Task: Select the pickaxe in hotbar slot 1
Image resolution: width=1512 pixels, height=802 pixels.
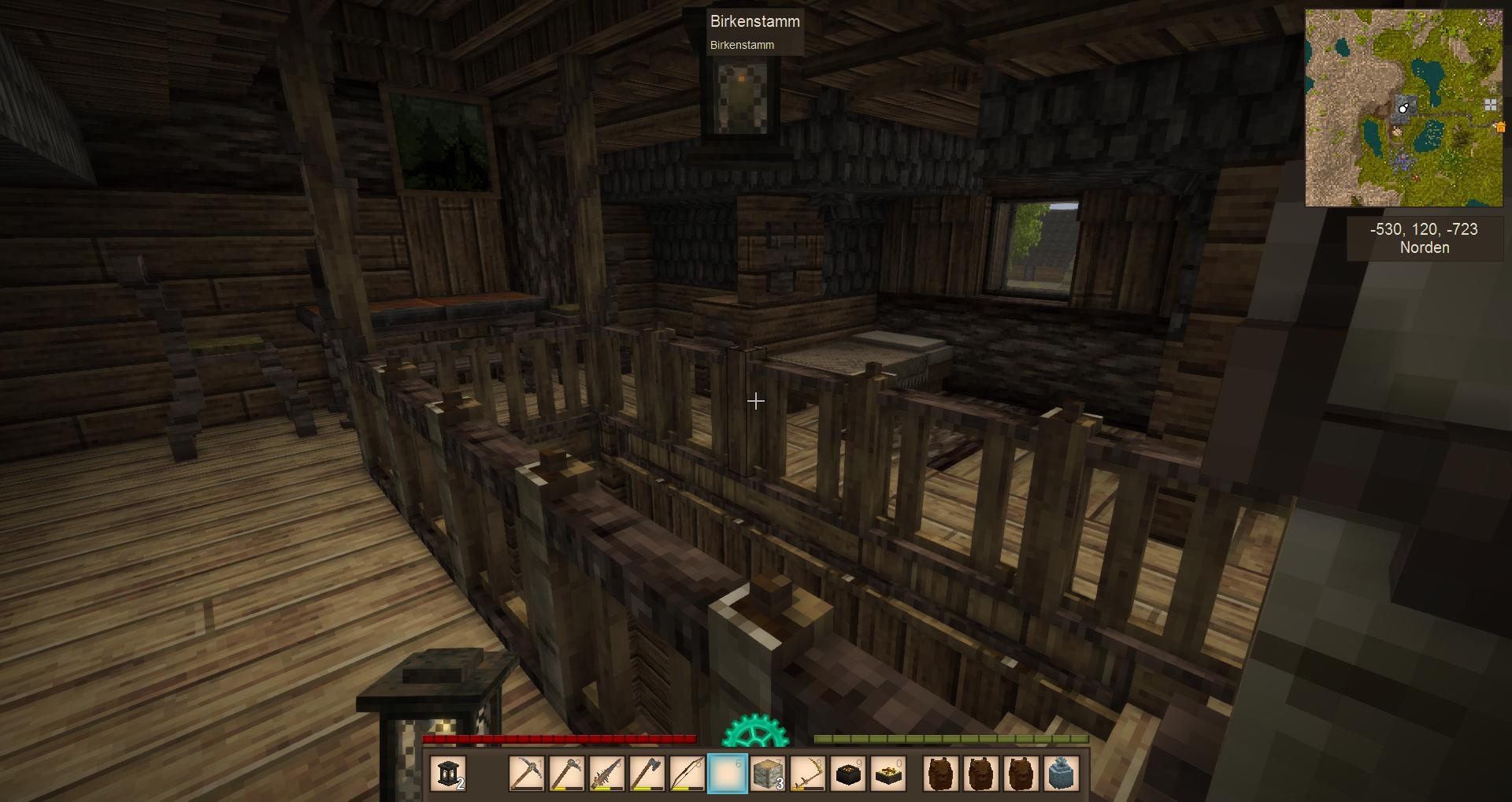Action: 527,774
